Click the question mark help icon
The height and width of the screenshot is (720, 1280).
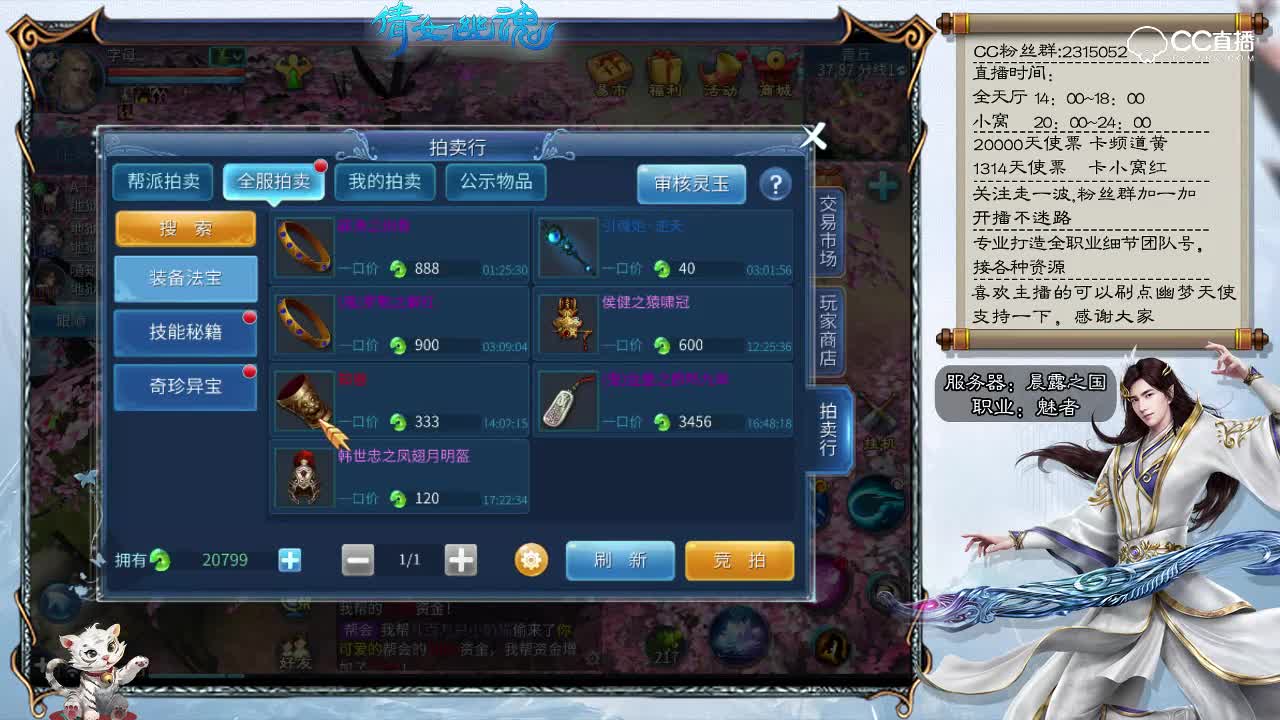777,184
